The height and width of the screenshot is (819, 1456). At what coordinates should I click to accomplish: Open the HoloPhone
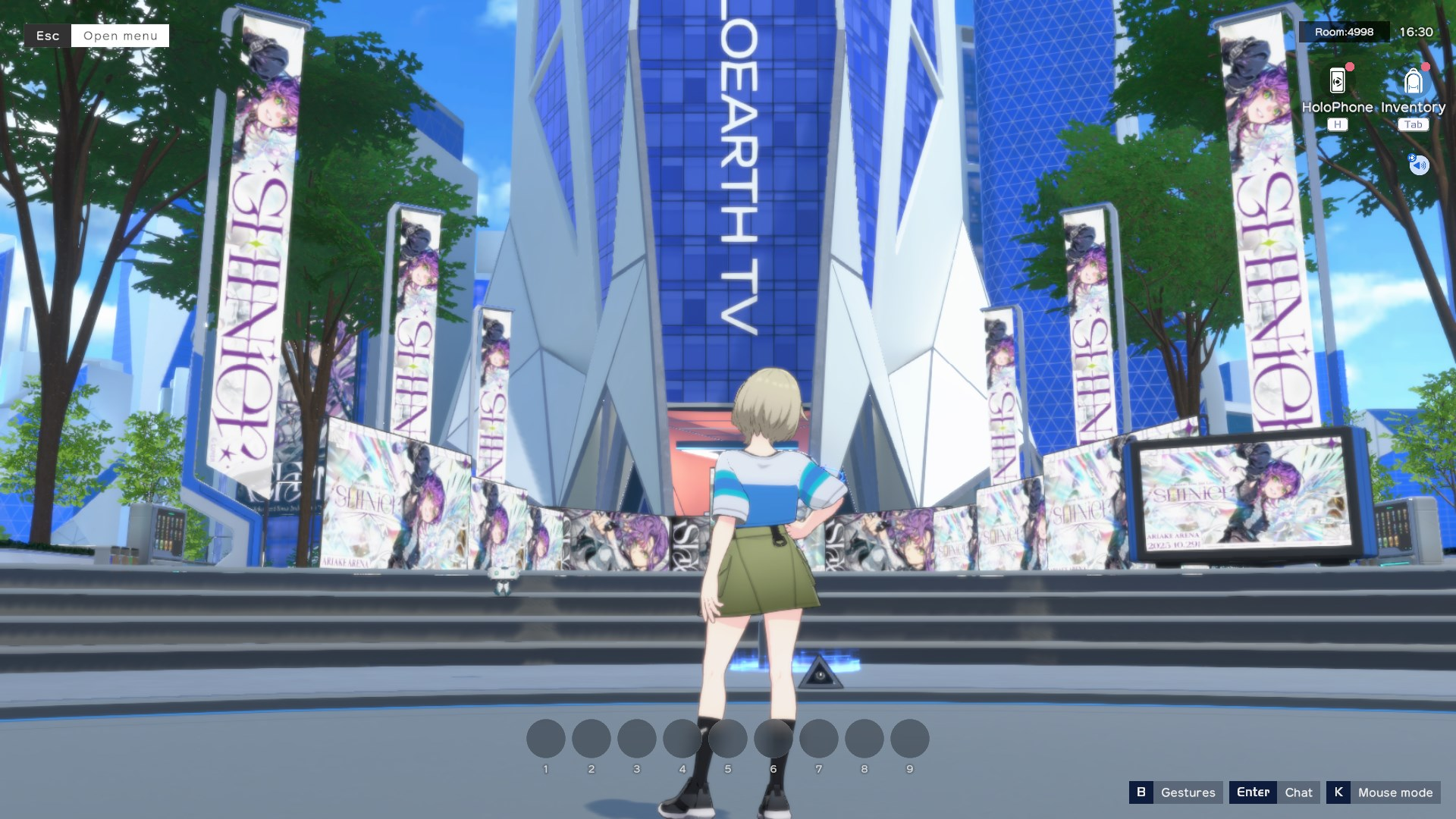click(1337, 82)
